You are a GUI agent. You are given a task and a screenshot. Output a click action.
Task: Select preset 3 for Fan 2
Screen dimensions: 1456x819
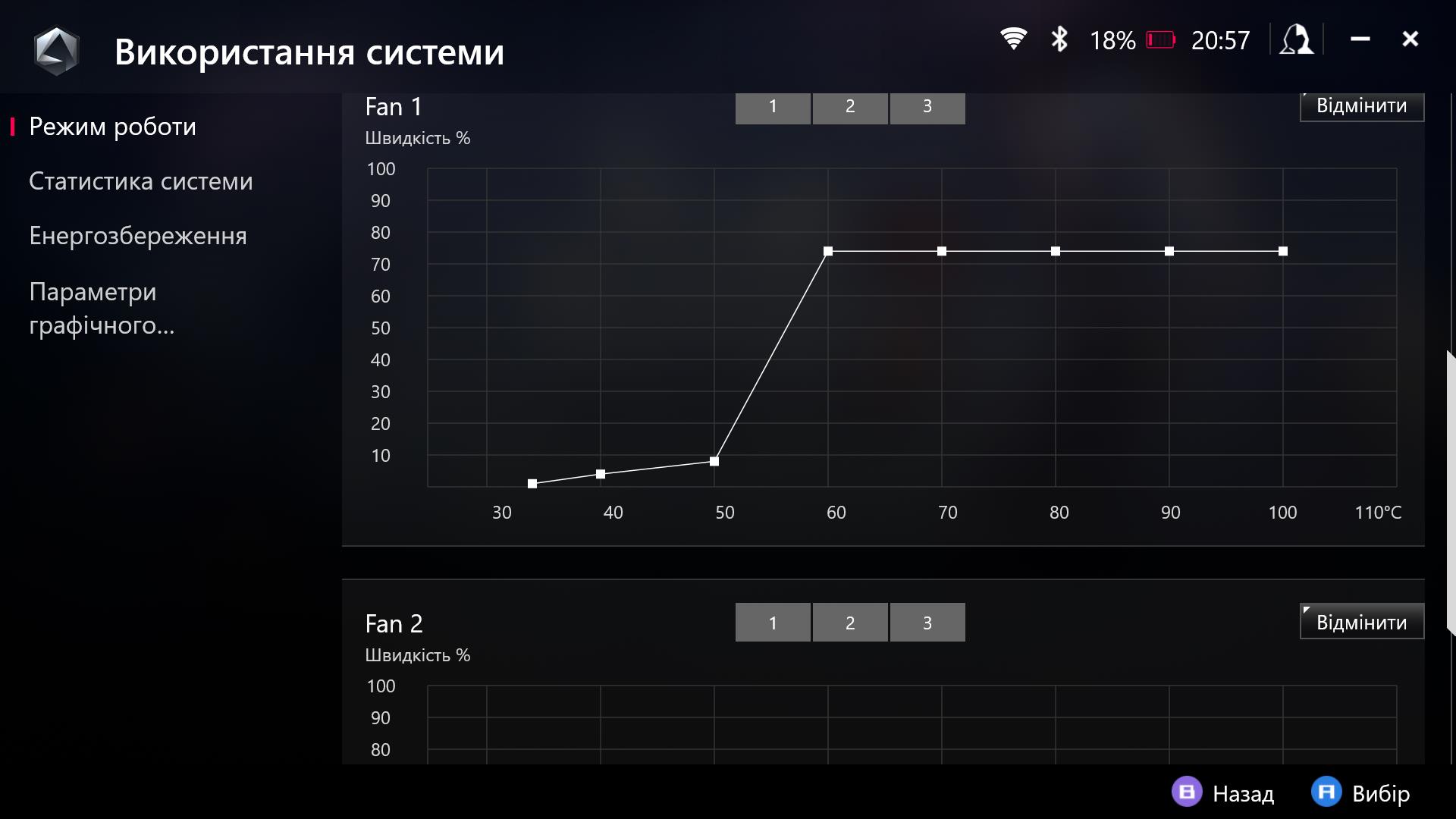(x=927, y=623)
